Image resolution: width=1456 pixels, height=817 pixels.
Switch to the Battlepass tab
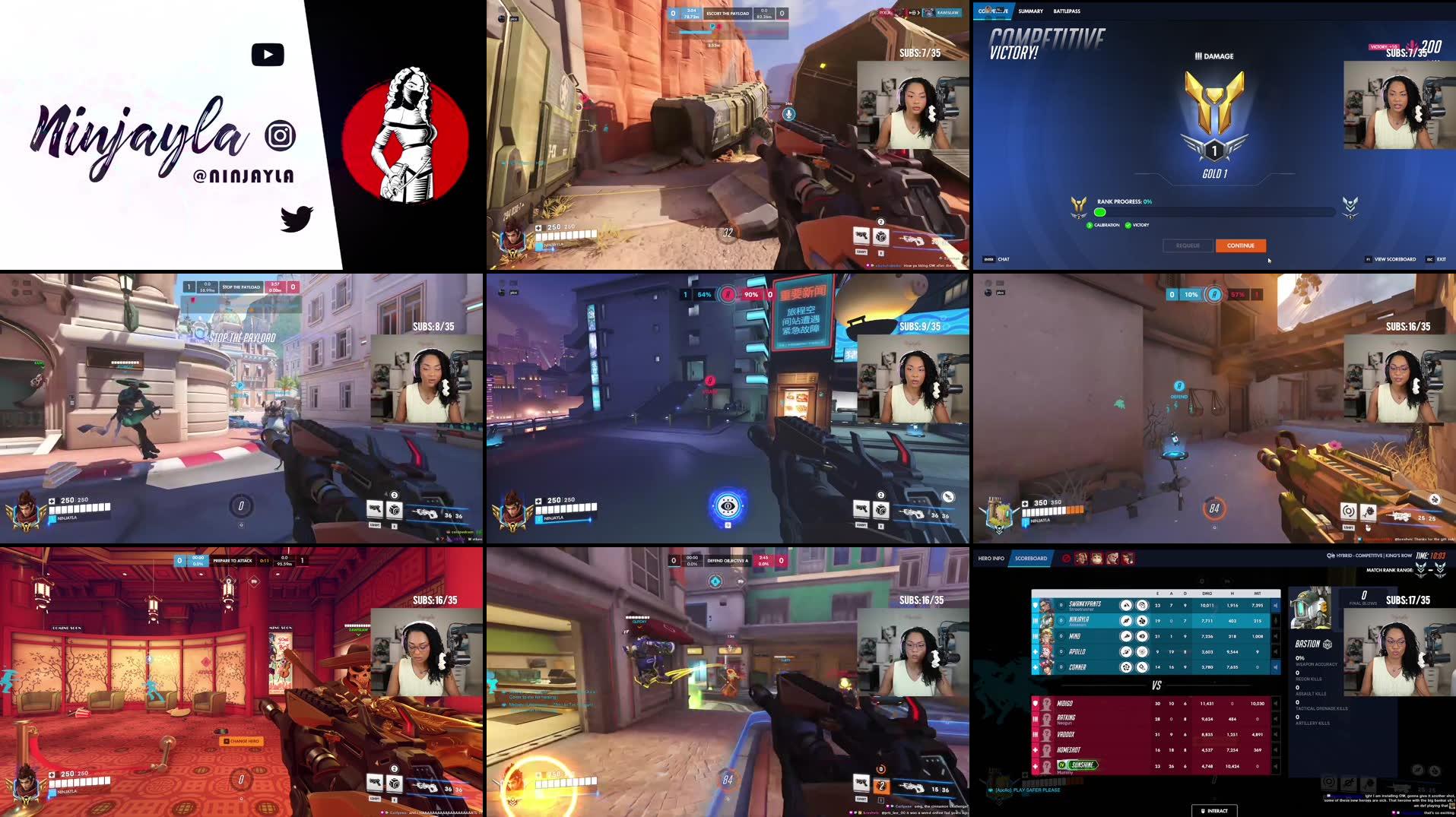[x=1066, y=11]
